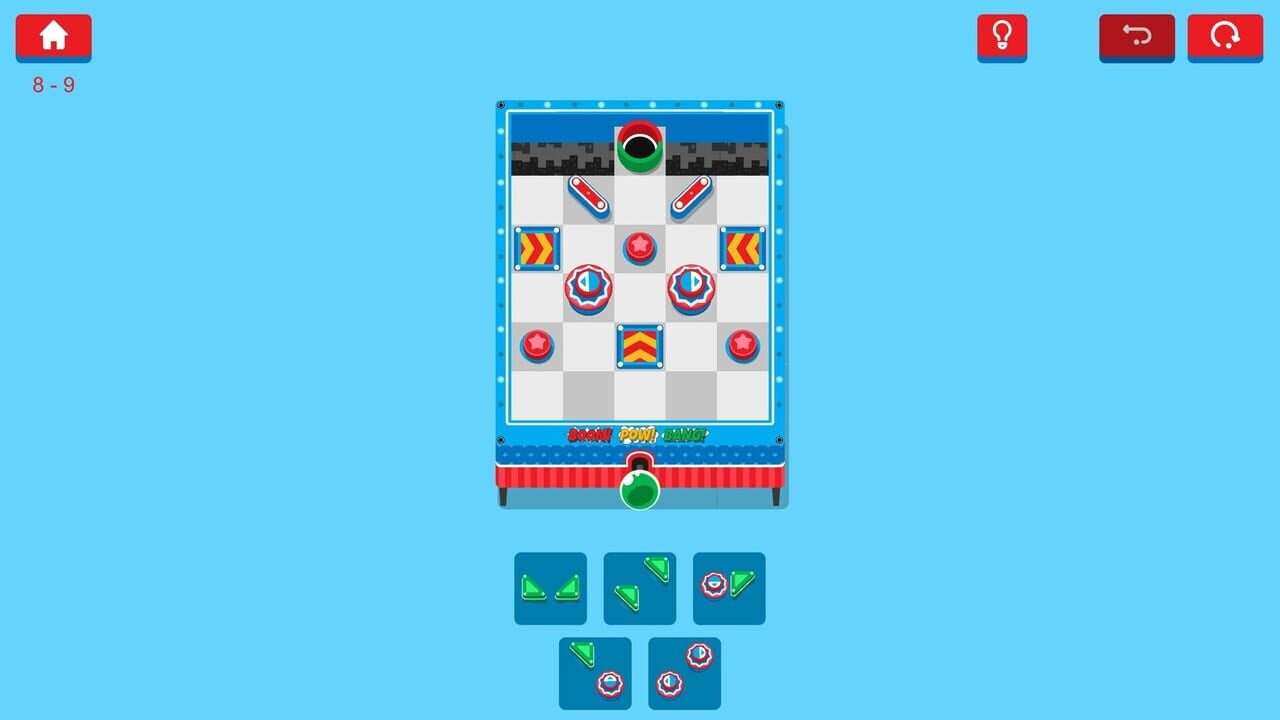Click the right yellow arrow booster tile
This screenshot has height=720, width=1280.
(x=743, y=250)
